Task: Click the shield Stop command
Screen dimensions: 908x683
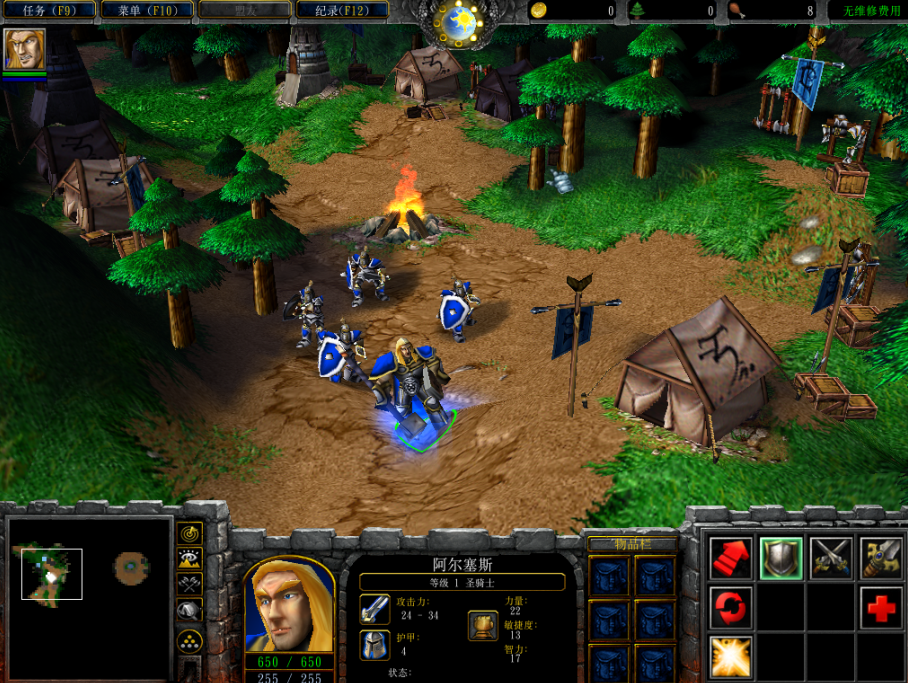Action: pos(781,557)
